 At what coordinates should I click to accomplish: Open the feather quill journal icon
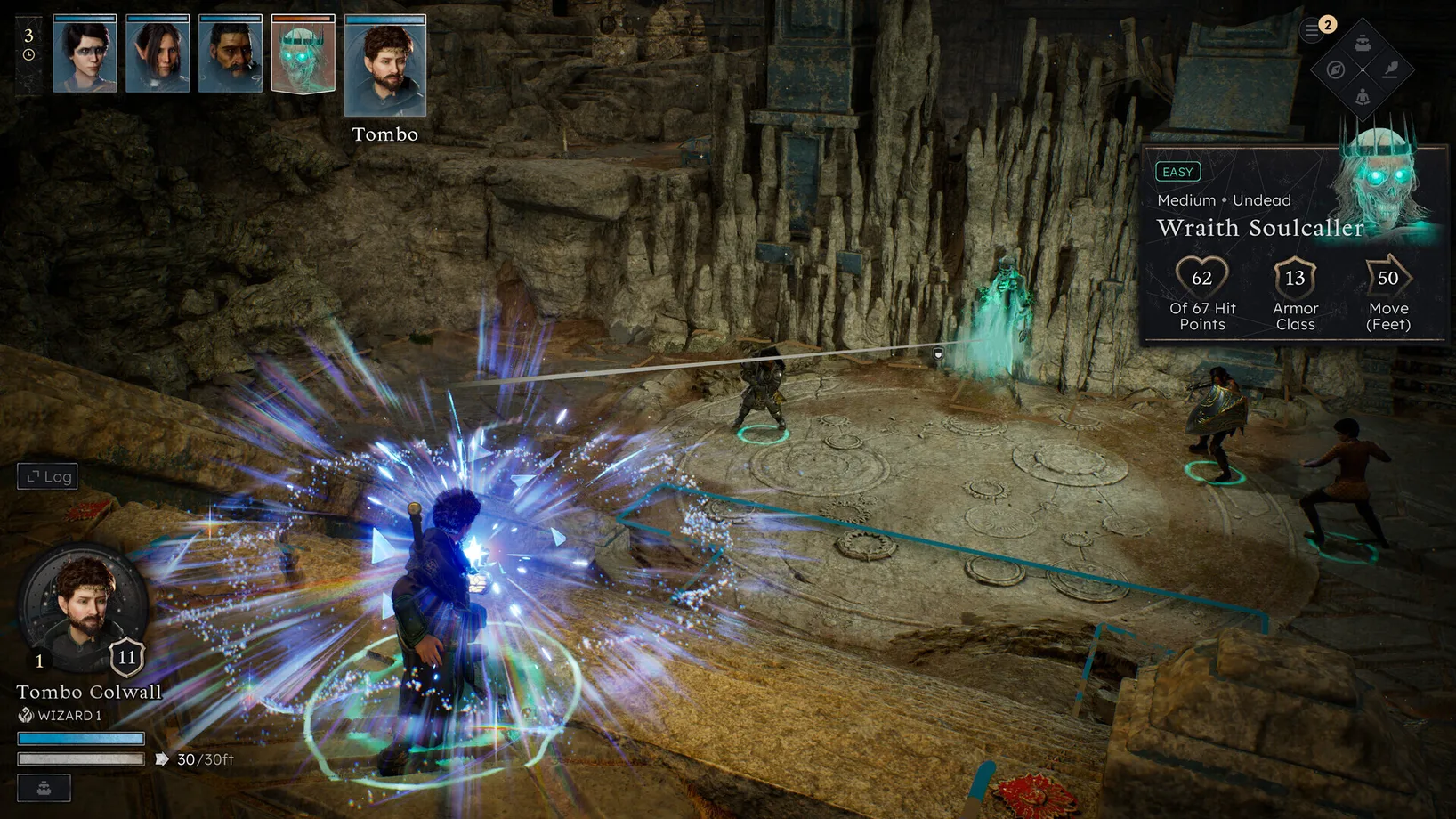(1389, 69)
